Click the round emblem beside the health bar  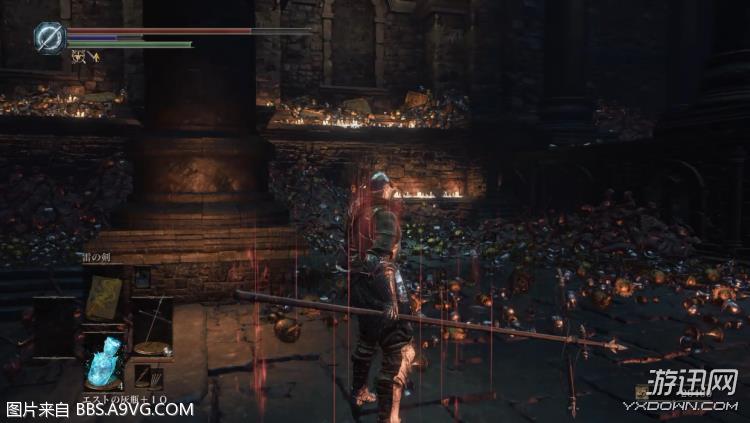coord(48,37)
